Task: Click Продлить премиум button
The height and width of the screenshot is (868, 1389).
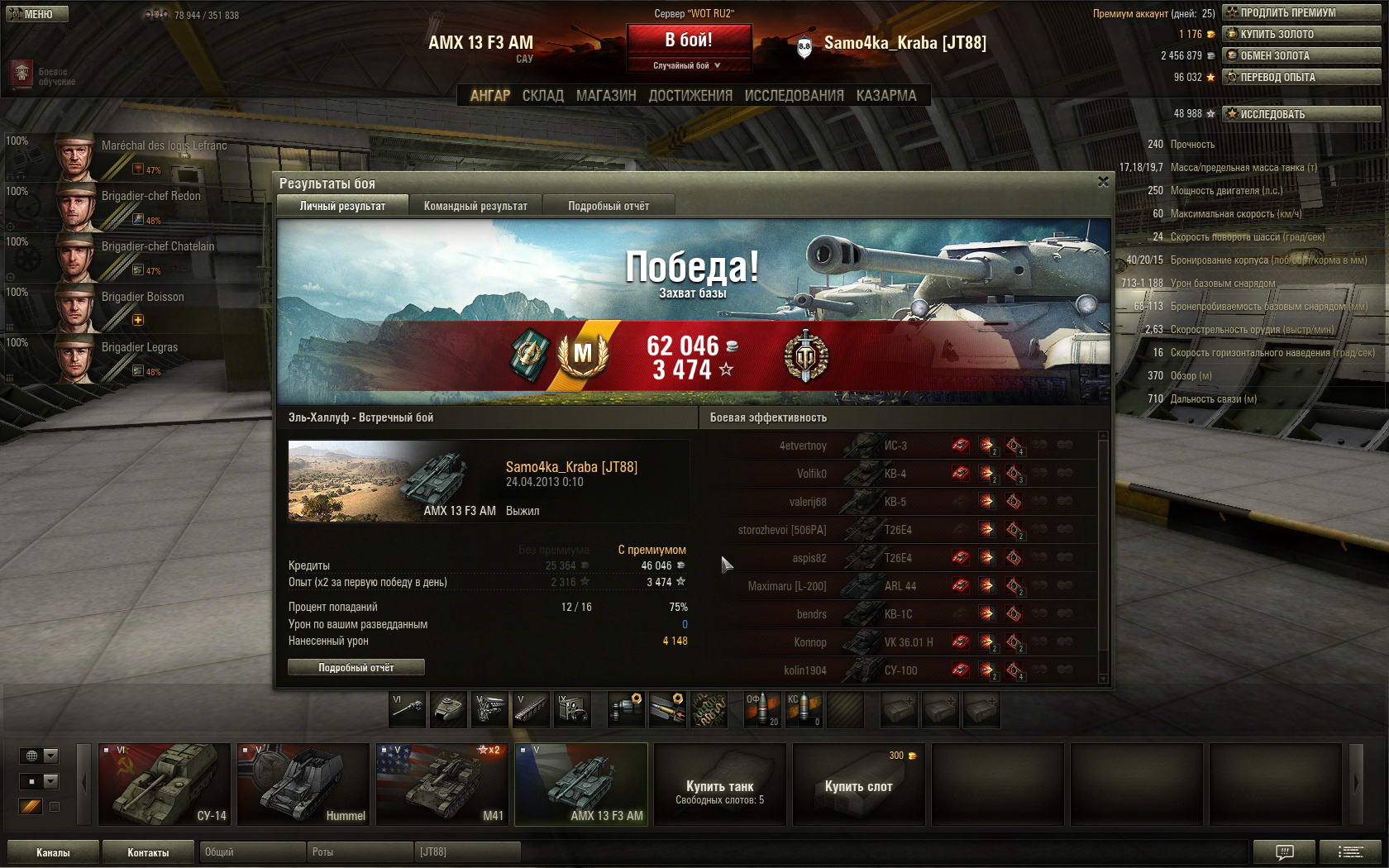Action: (x=1301, y=12)
